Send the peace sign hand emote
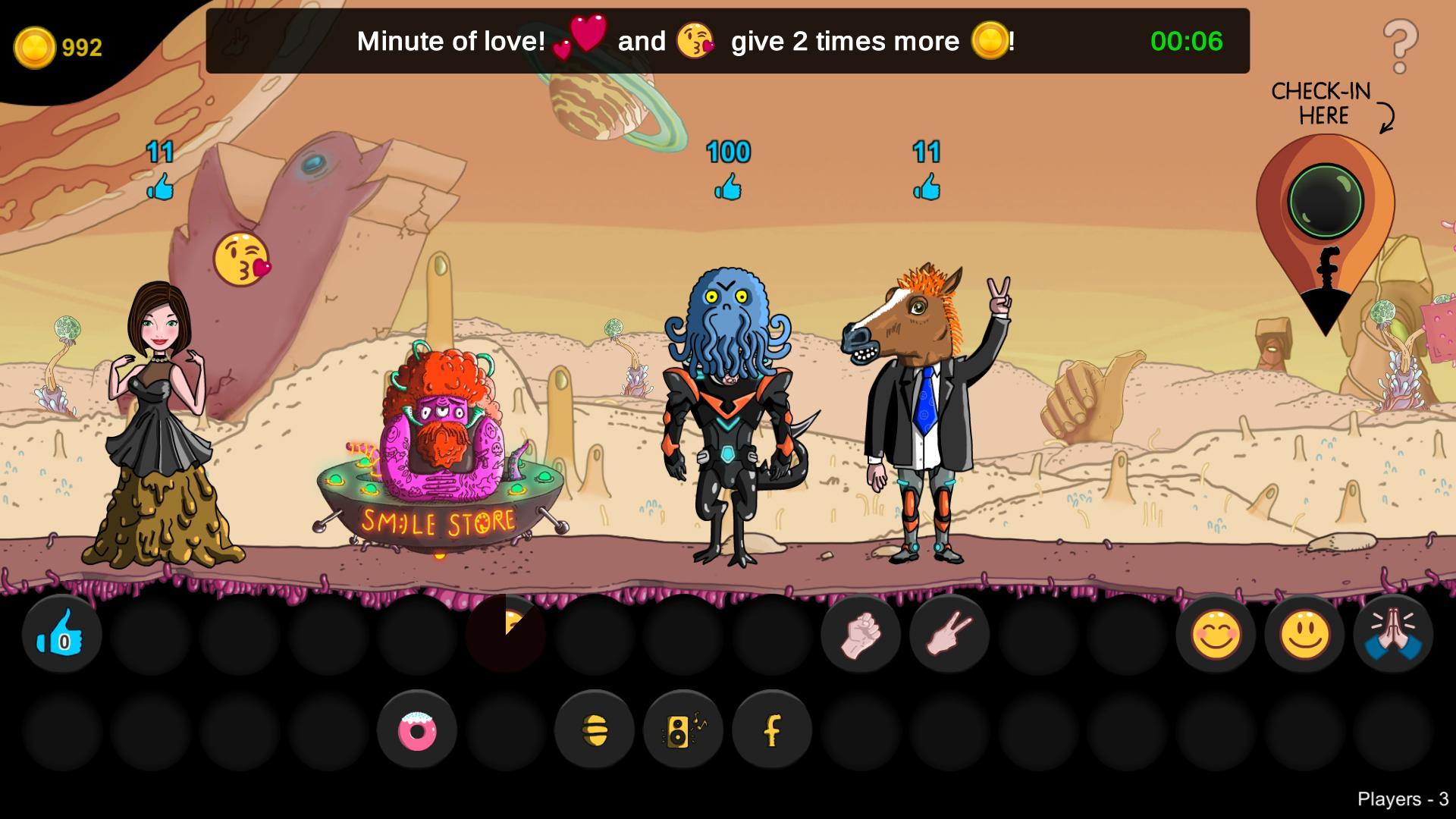The width and height of the screenshot is (1456, 819). 949,634
